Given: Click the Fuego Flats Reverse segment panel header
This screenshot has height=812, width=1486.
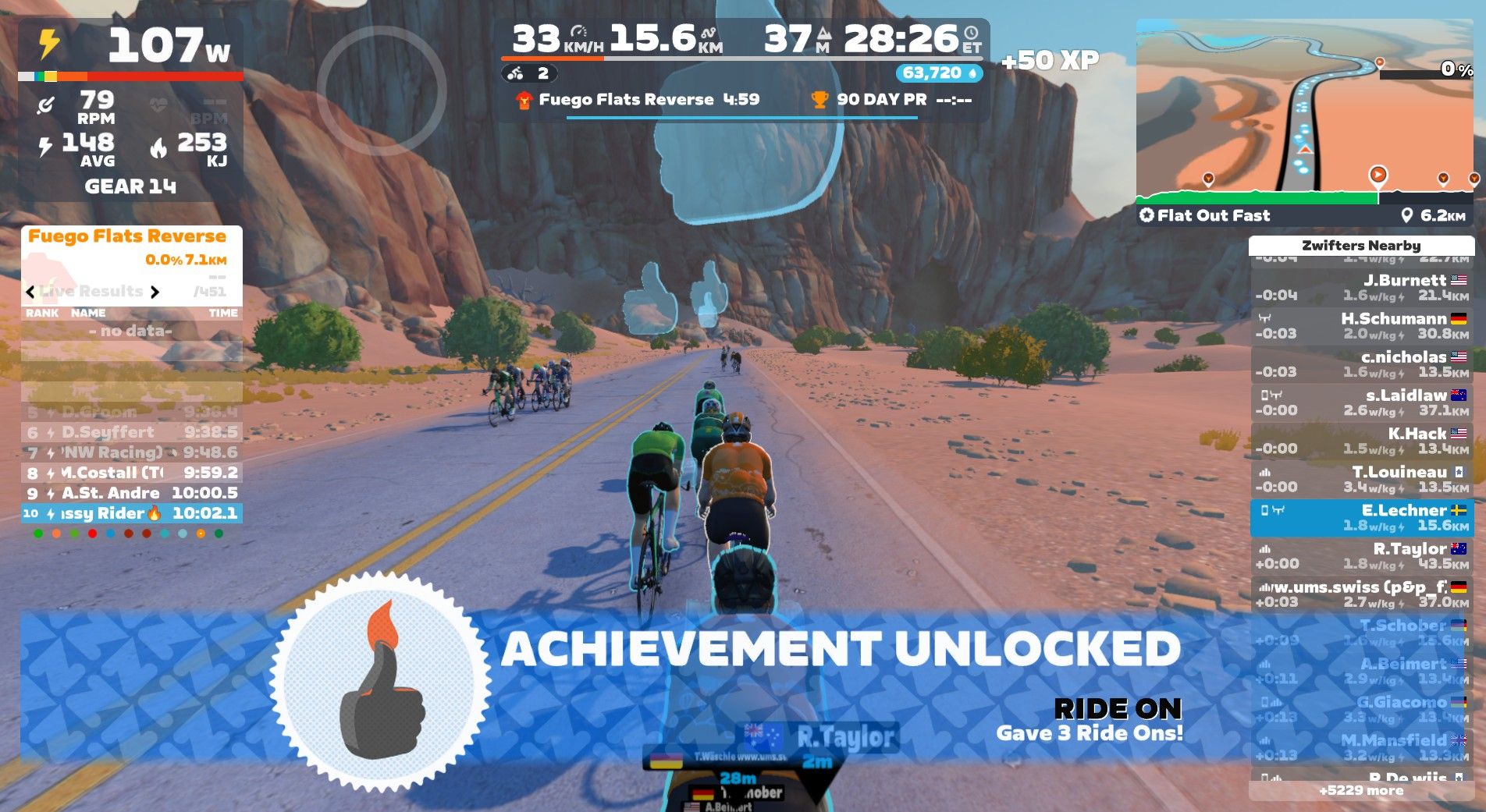Looking at the screenshot, I should (127, 236).
